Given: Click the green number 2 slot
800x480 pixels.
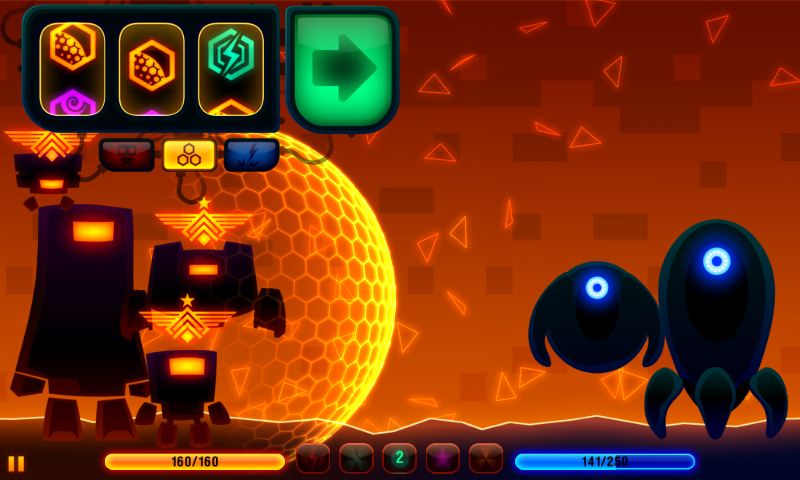Looking at the screenshot, I should pyautogui.click(x=399, y=458).
